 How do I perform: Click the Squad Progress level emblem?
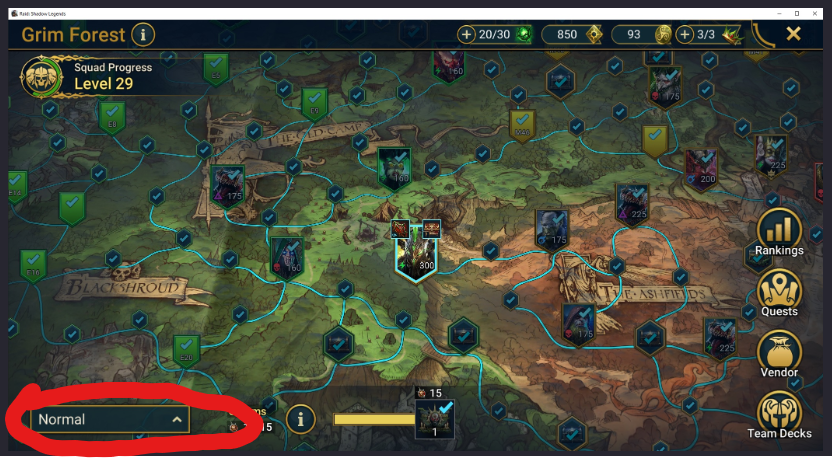[x=43, y=76]
